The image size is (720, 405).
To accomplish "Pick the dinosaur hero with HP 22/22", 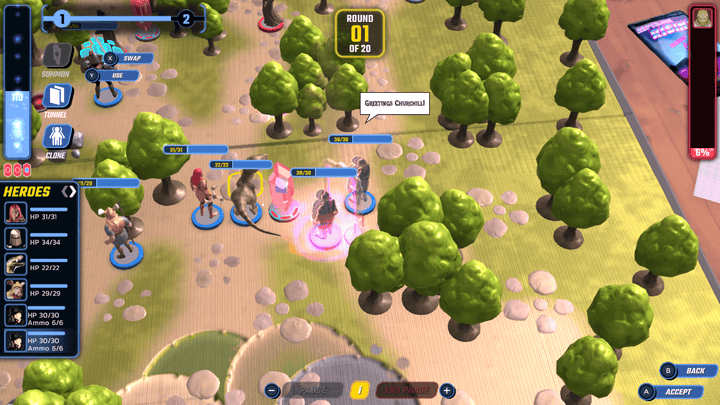I will [x=16, y=264].
